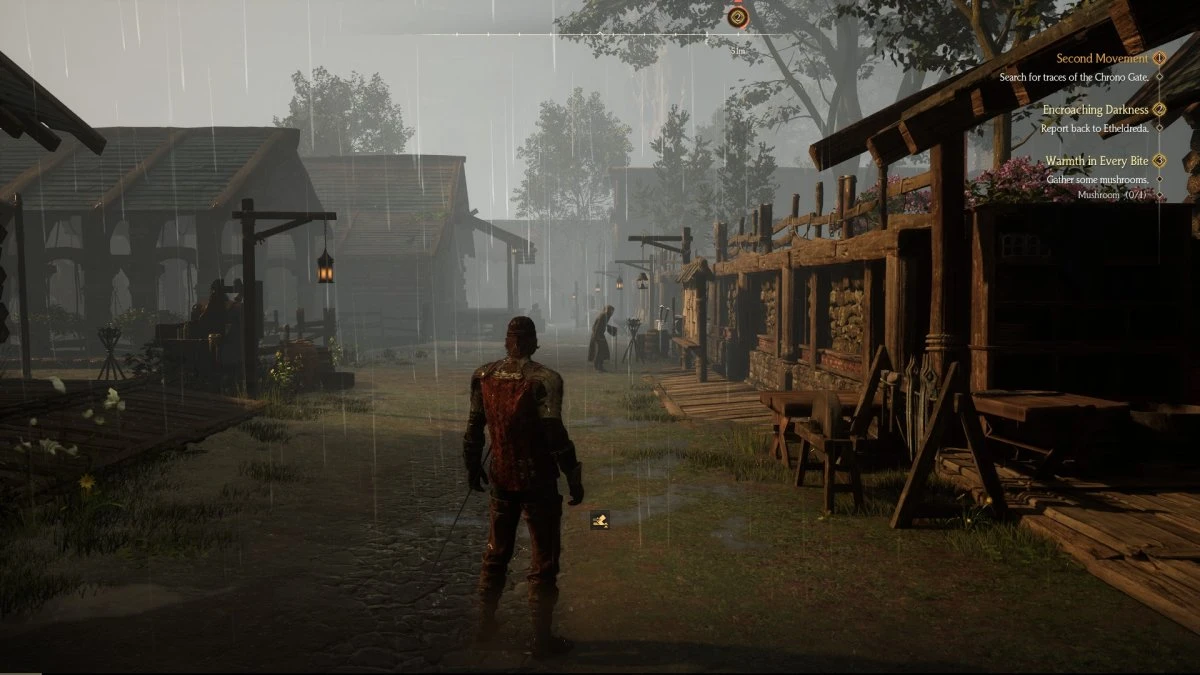Click the compass quest marker numbered 2

coord(738,16)
